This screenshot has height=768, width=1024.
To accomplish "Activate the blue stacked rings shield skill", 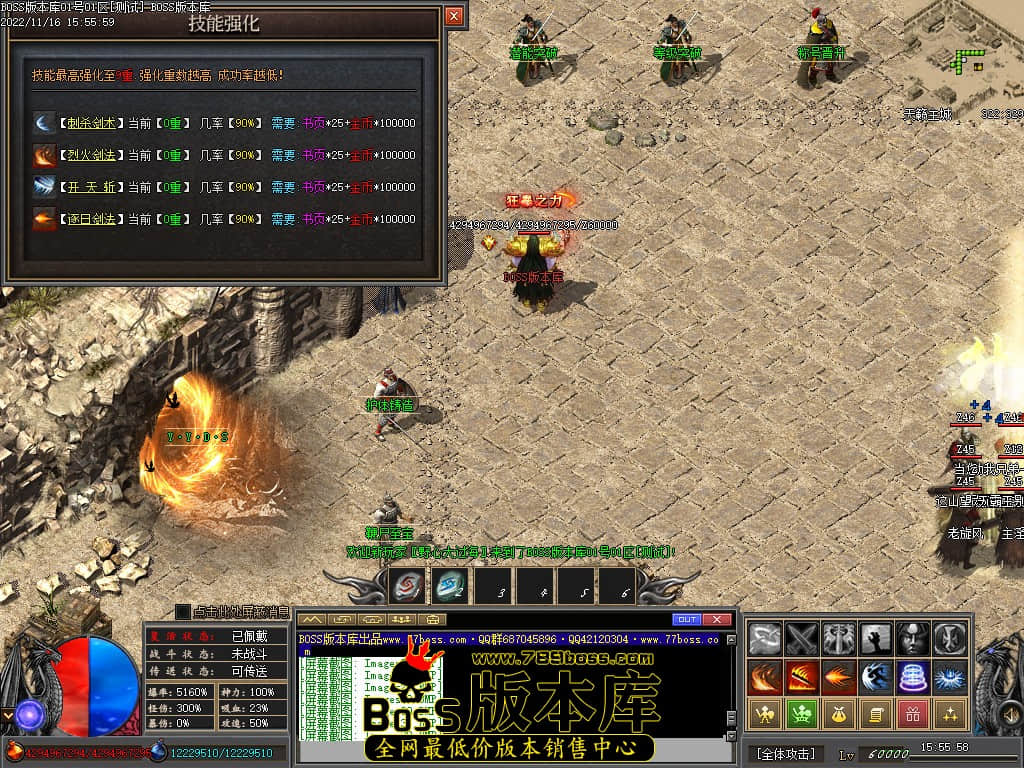I will (x=912, y=677).
